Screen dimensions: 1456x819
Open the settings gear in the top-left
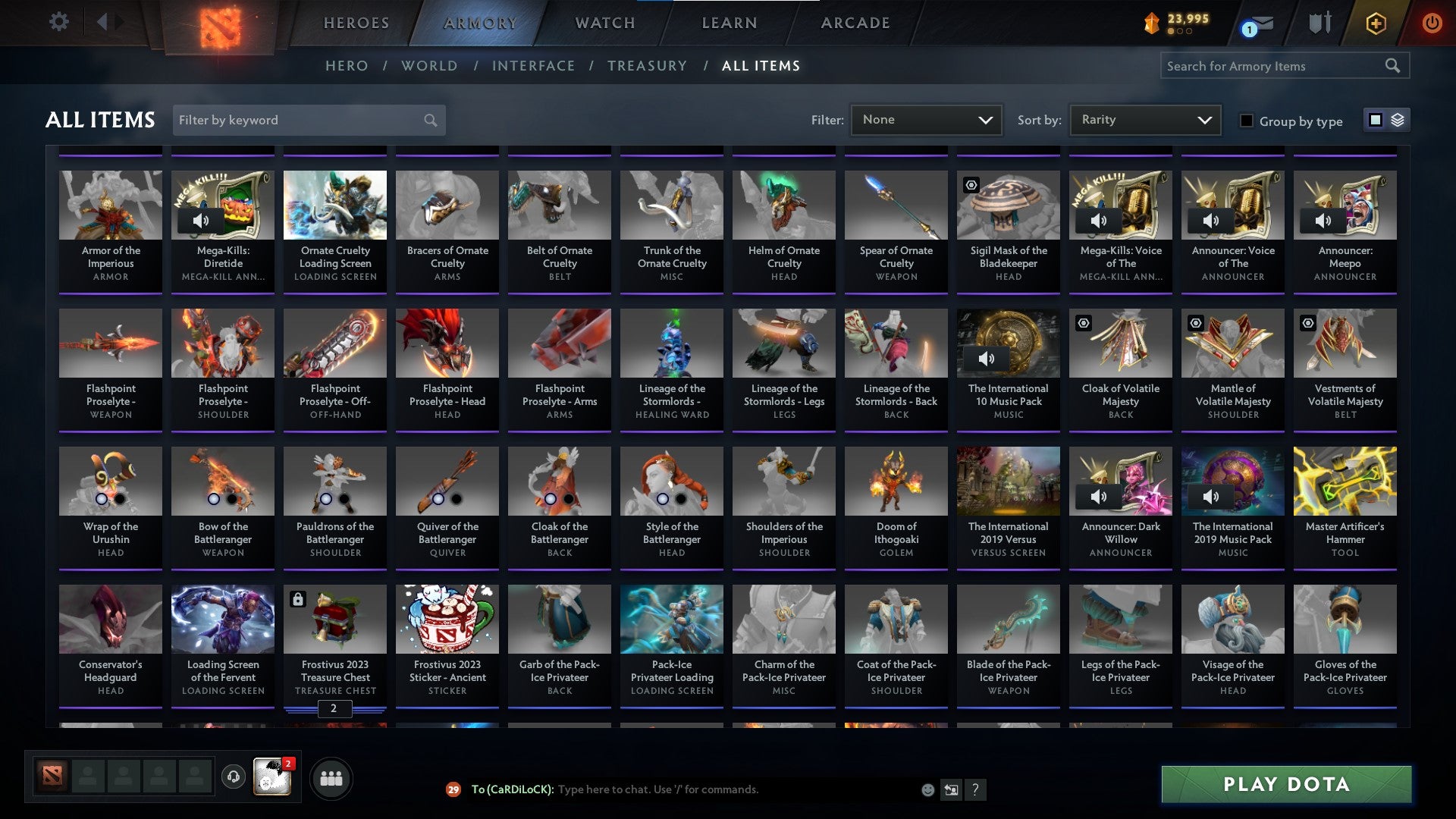pos(58,22)
